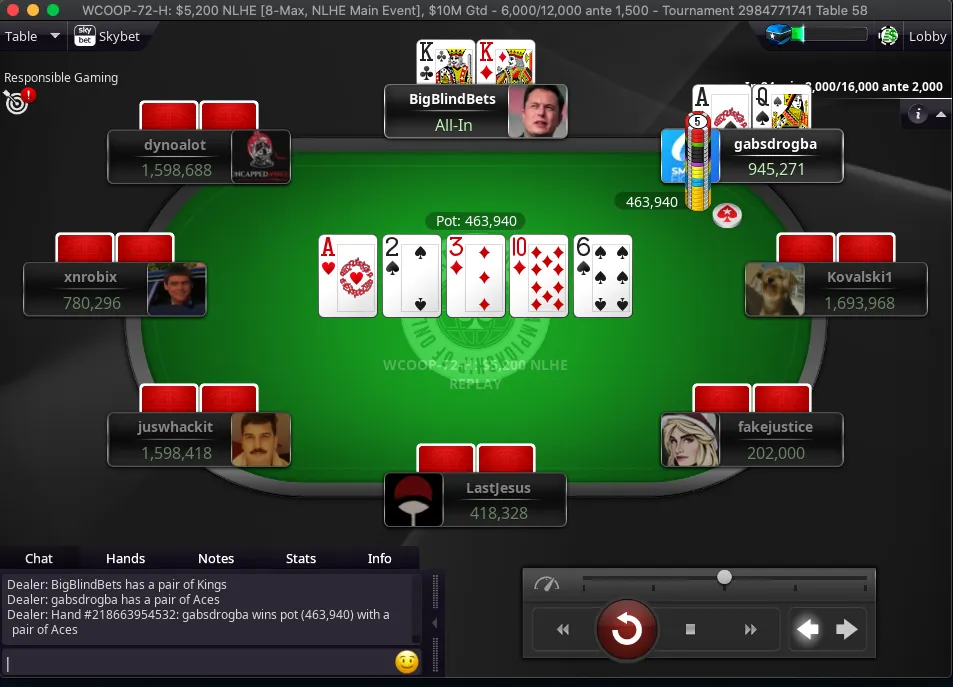Open the emoji smiley picker

pyautogui.click(x=406, y=662)
